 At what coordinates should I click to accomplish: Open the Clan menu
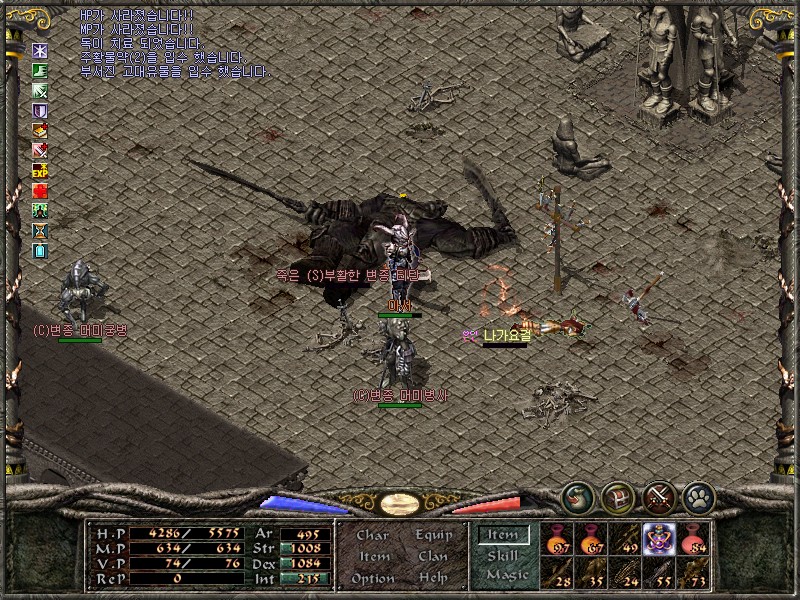[433, 556]
